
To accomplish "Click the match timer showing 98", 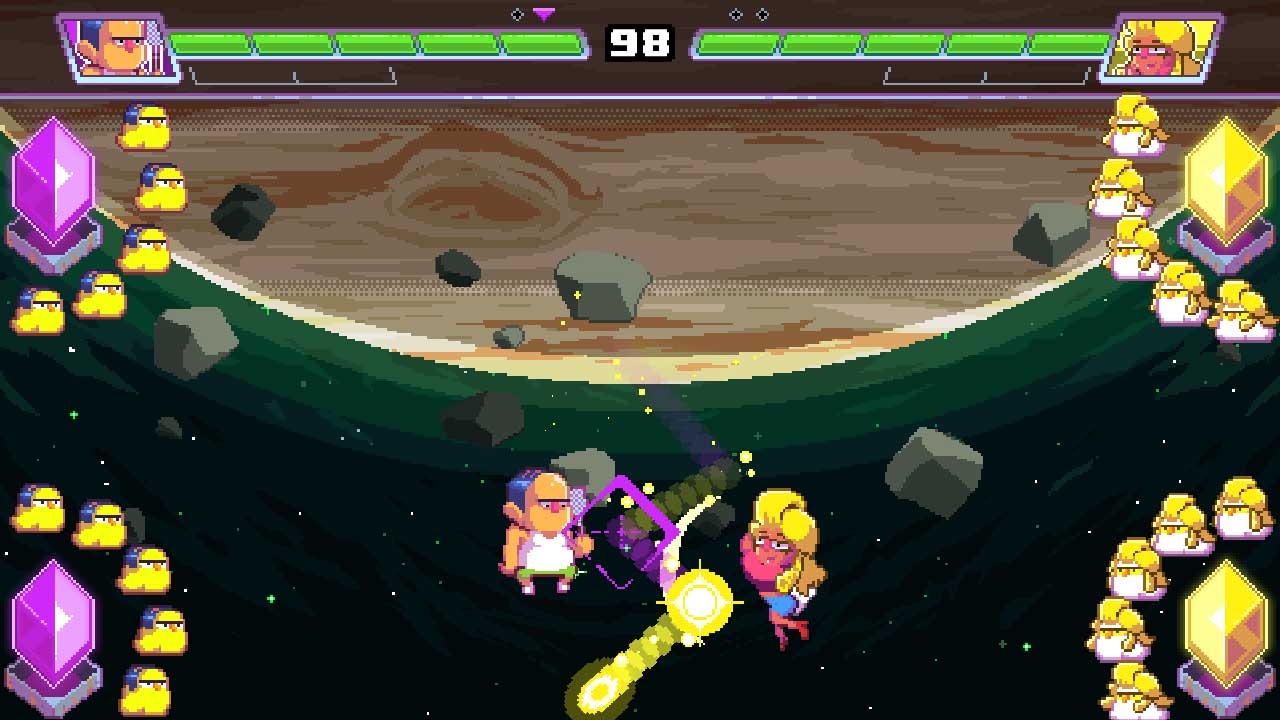I will (640, 43).
